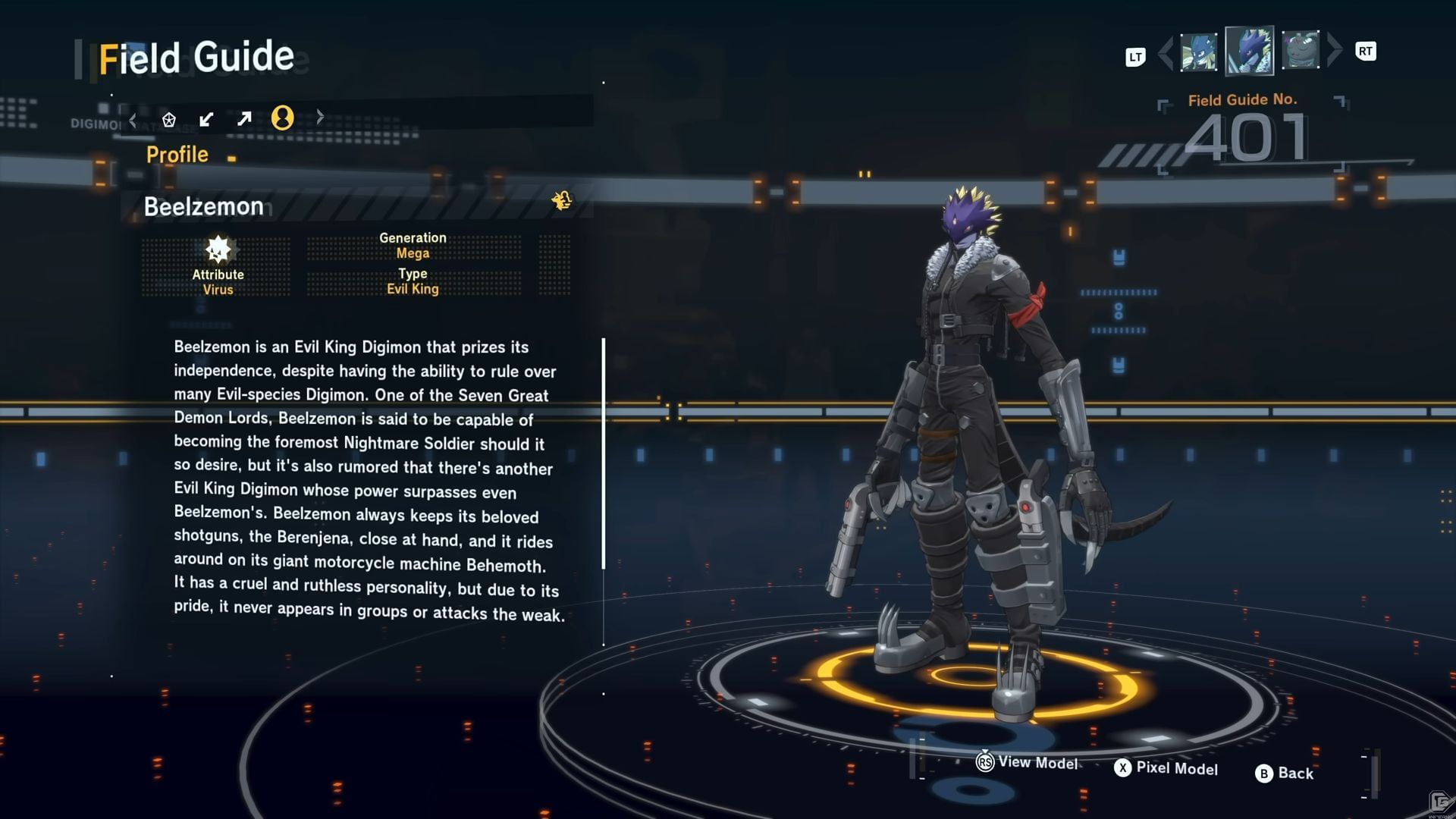Select the previous Digimon portrait thumbnail

point(1198,52)
